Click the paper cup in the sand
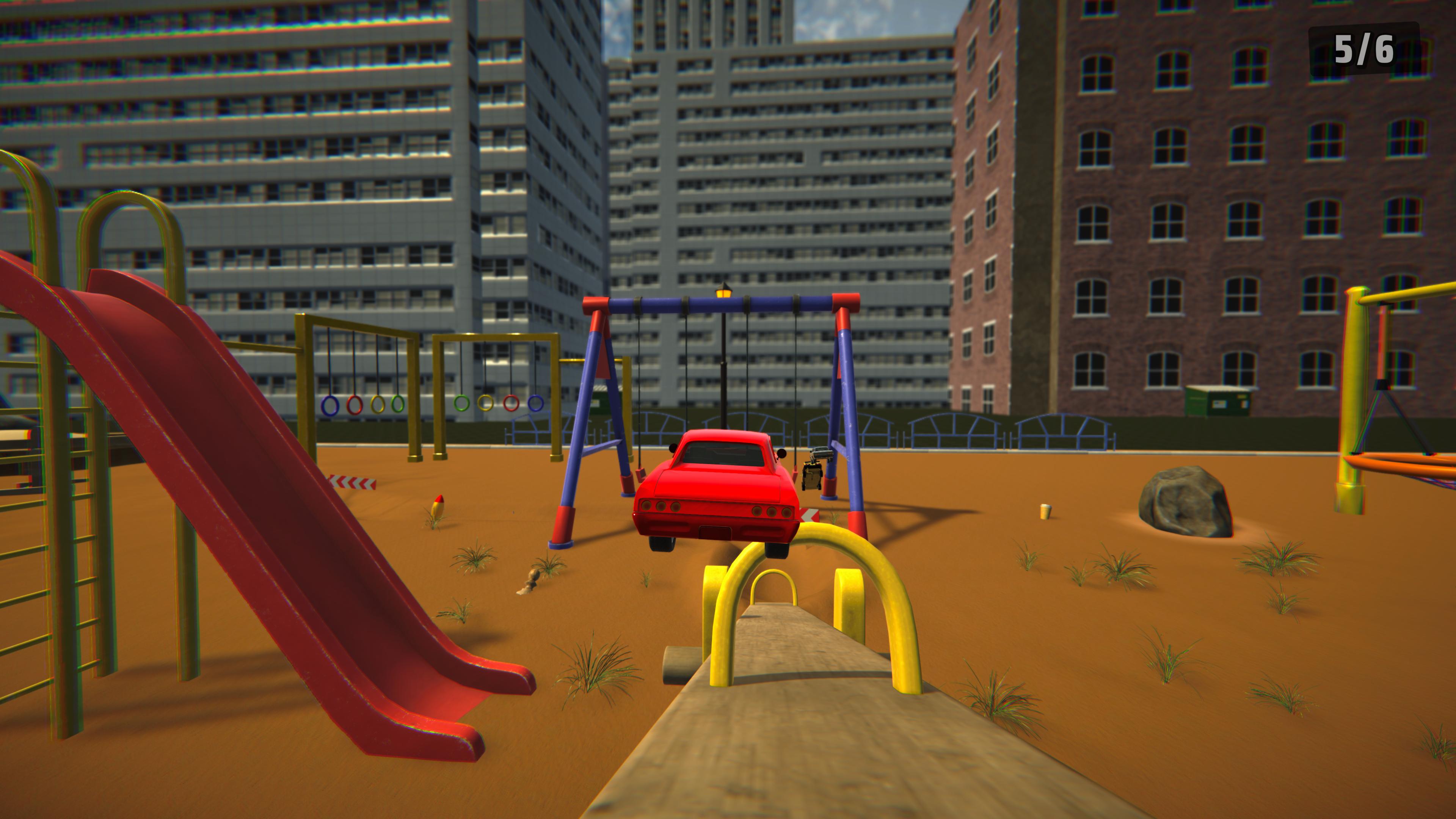This screenshot has height=819, width=1456. tap(1045, 512)
